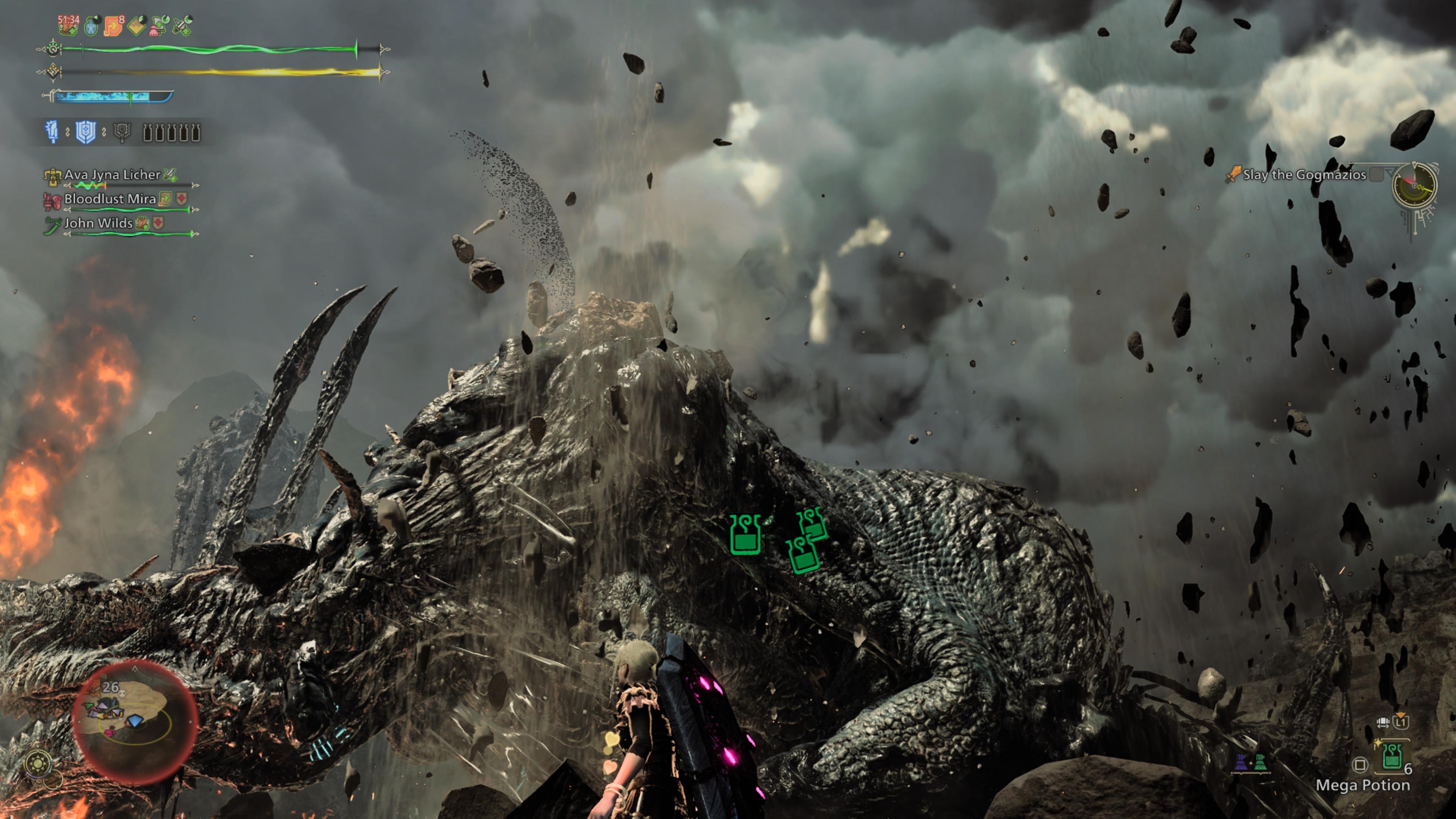Image resolution: width=1456 pixels, height=819 pixels.
Task: Click the meal buff icon with timer
Action: click(68, 24)
